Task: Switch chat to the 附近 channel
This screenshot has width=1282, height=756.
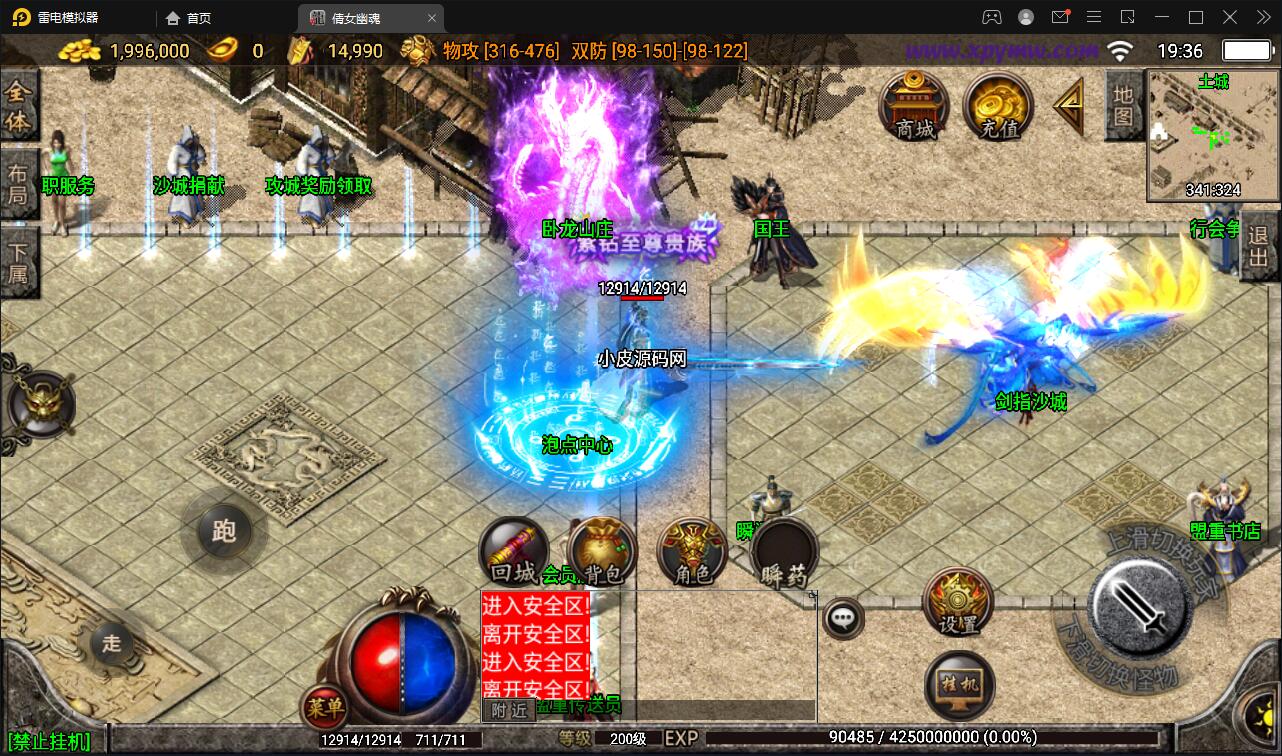Action: point(508,710)
